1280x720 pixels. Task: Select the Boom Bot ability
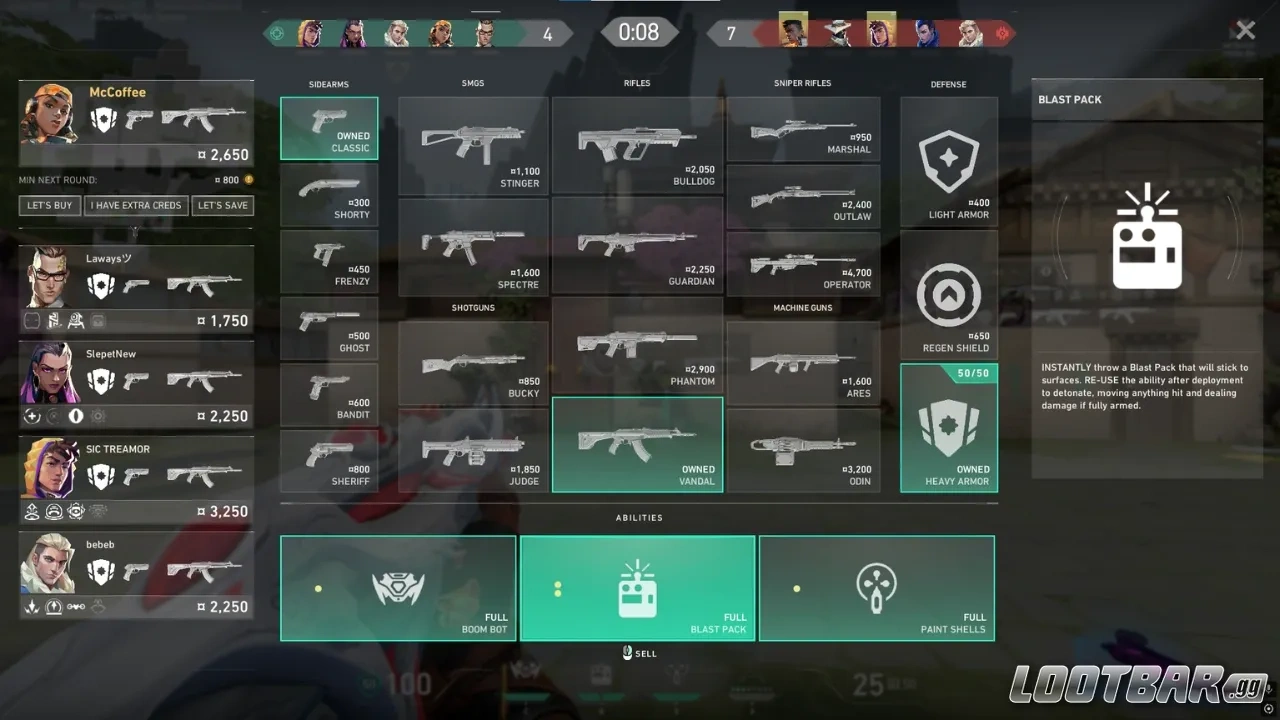pos(398,588)
